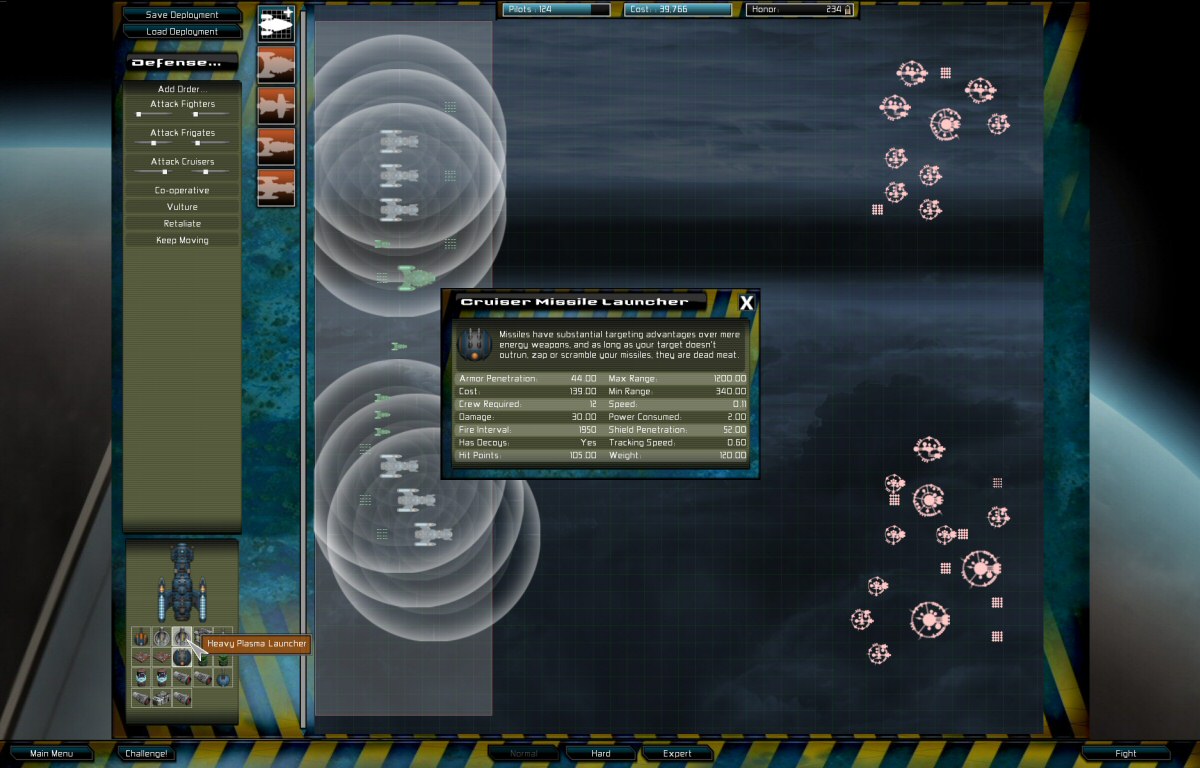Screen dimensions: 1200x768
Task: Close the Cruiser Missile Launcher info window
Action: pyautogui.click(x=746, y=303)
